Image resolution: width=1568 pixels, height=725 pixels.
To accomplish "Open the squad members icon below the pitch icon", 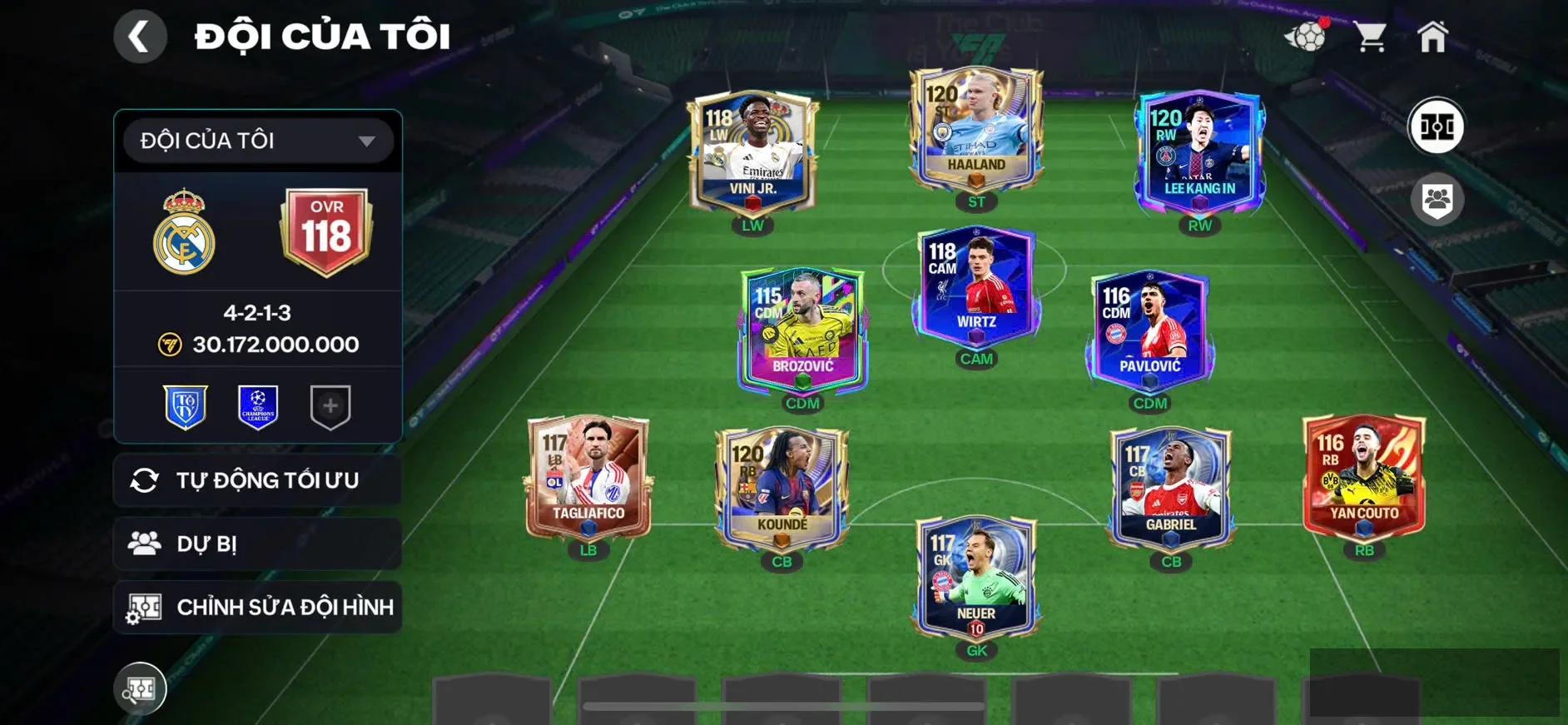I will pos(1437,197).
